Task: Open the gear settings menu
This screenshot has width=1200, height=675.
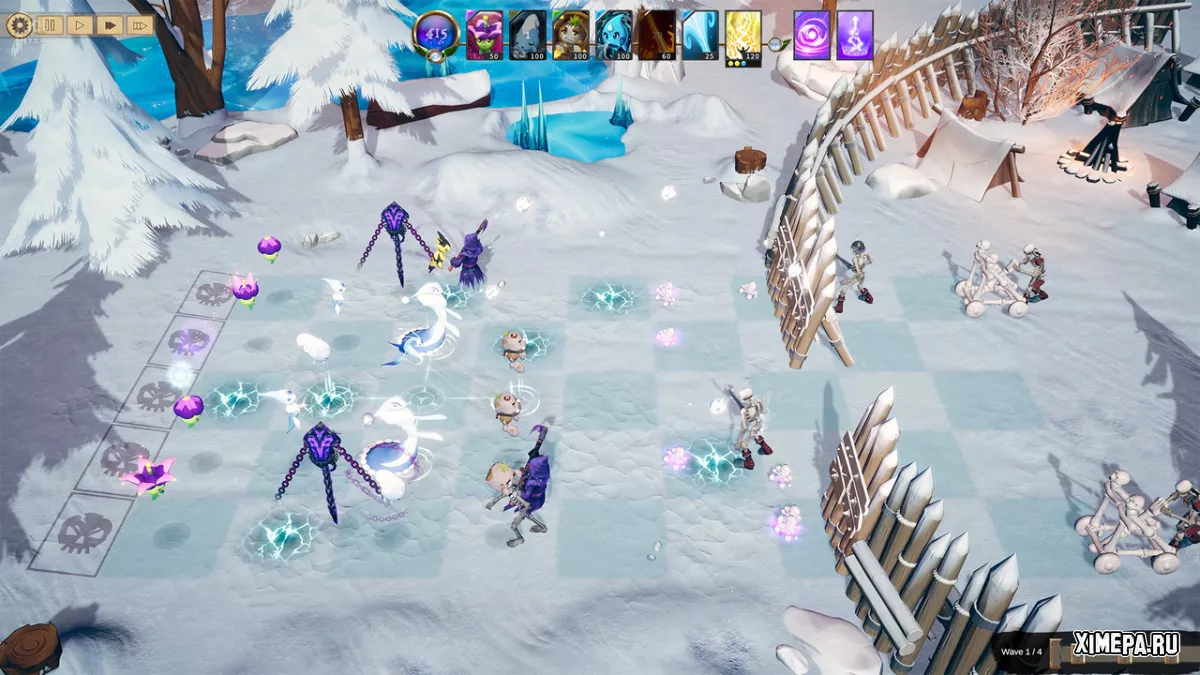Action: (19, 25)
